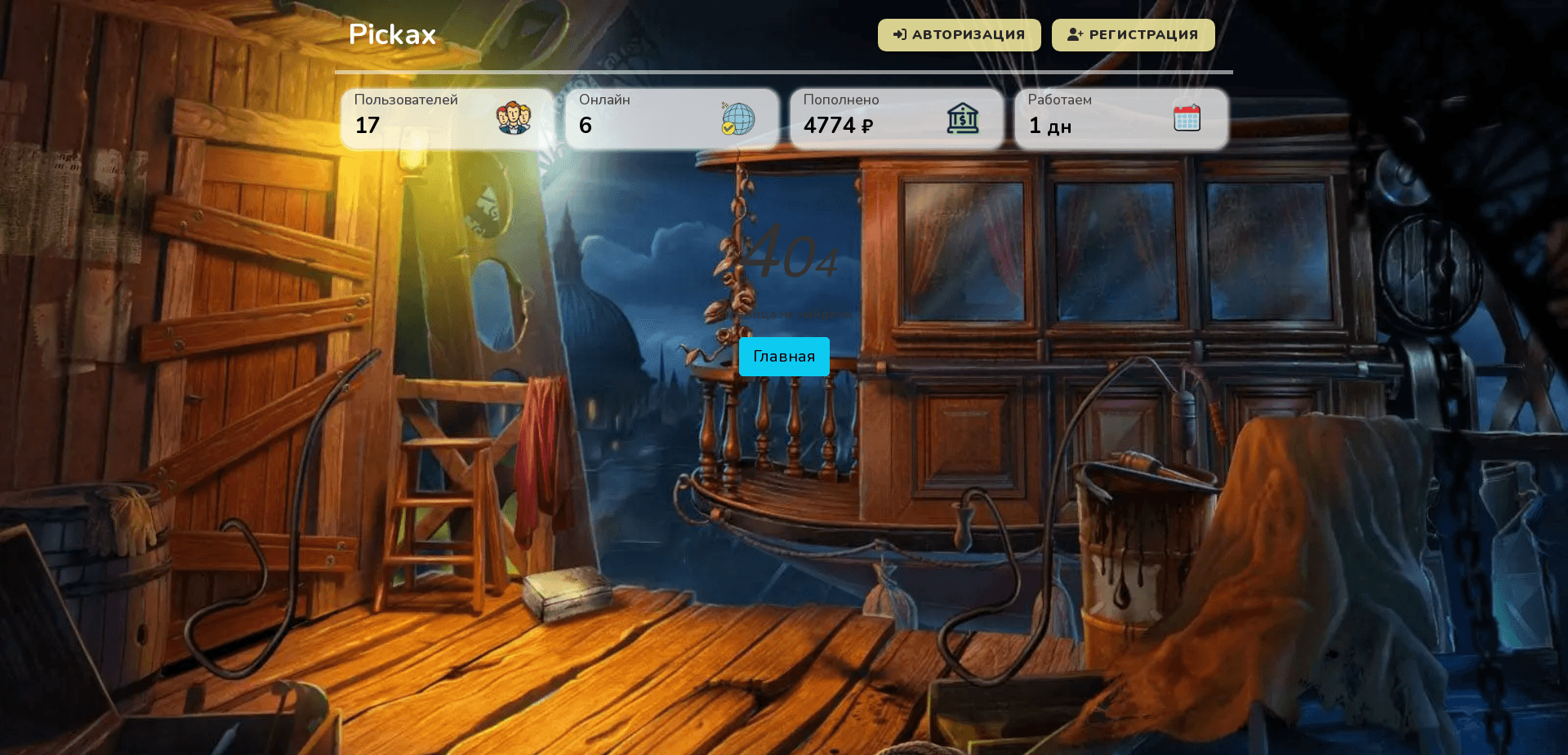Viewport: 1568px width, 755px height.
Task: Return home via the Главная button
Action: pyautogui.click(x=783, y=357)
